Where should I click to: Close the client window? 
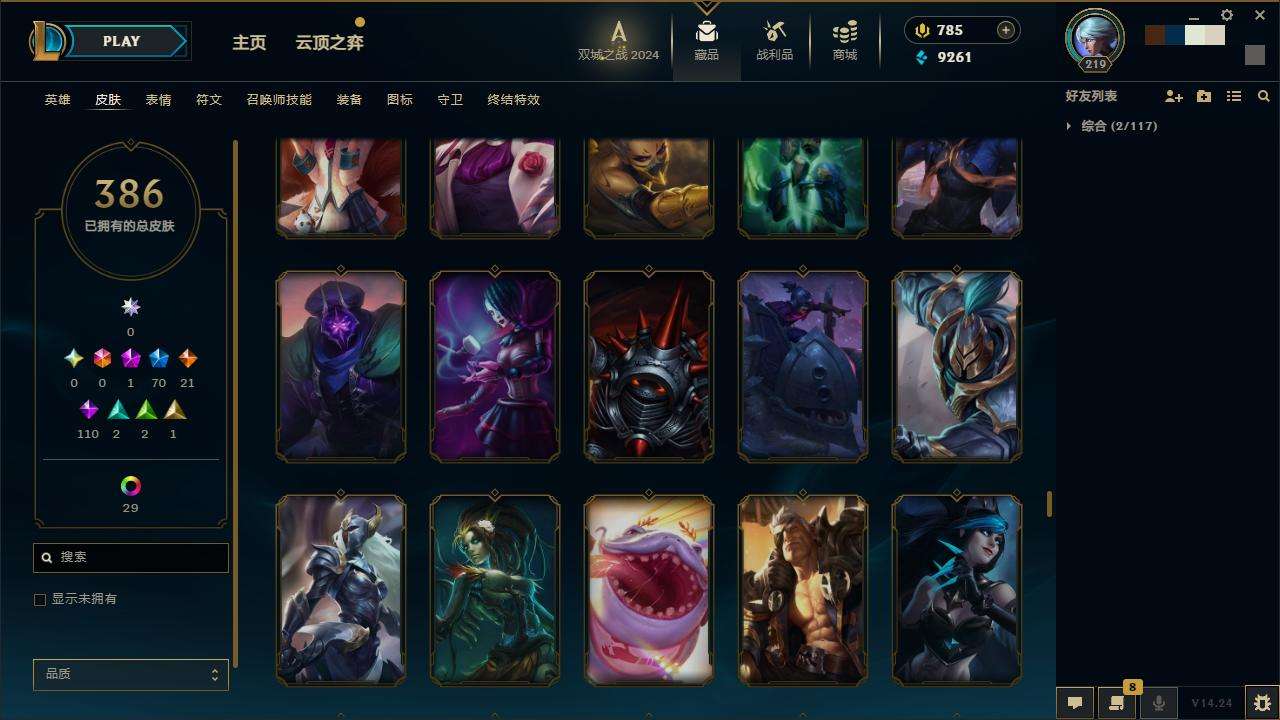[x=1260, y=15]
